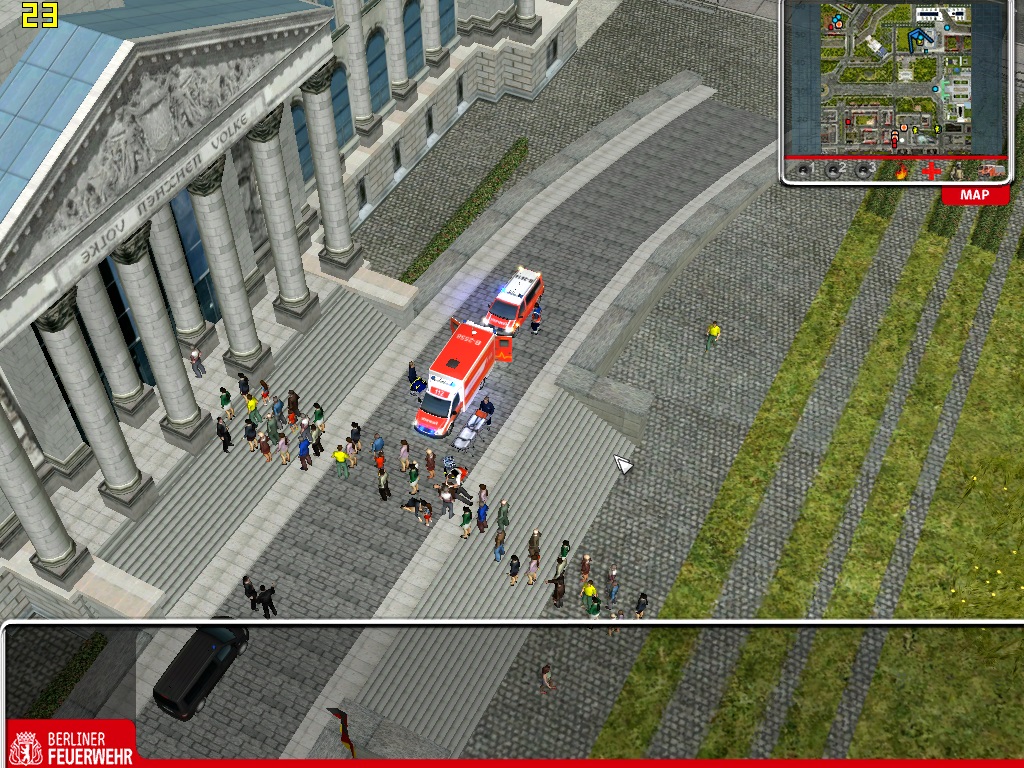The width and height of the screenshot is (1024, 768).
Task: Choose the firefighter personnel icon
Action: [958, 171]
